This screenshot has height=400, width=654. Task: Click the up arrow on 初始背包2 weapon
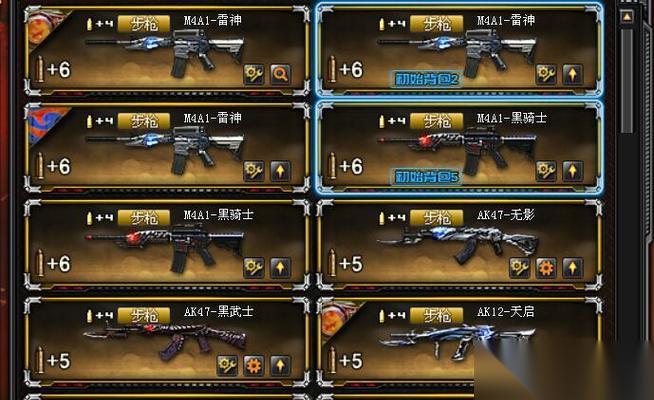click(x=572, y=73)
